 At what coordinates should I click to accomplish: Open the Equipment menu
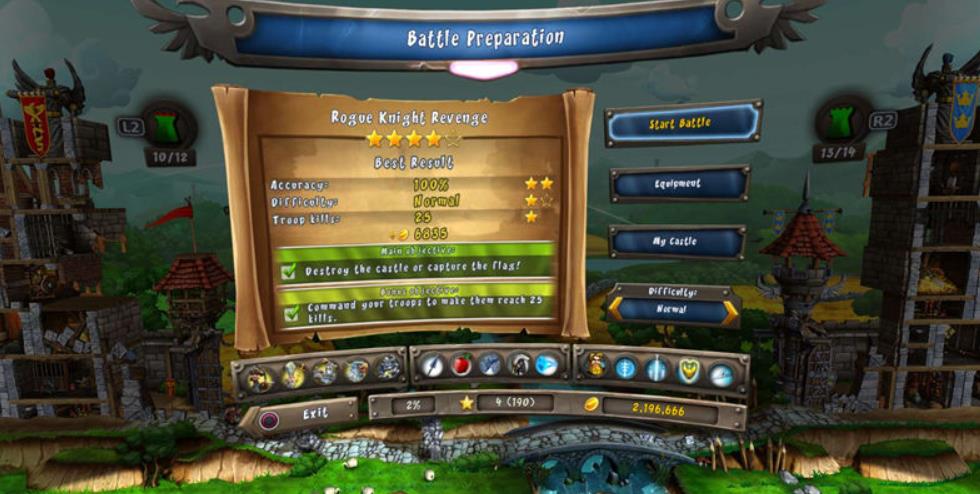click(x=679, y=184)
